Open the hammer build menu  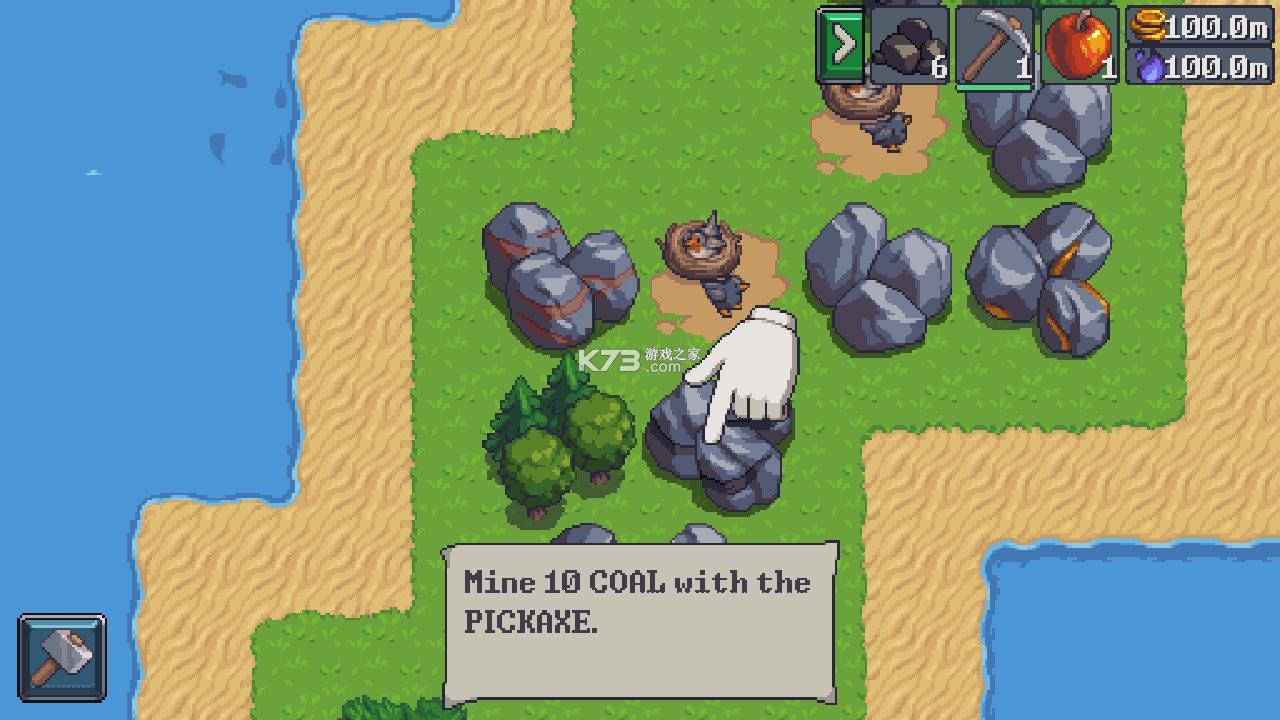62,657
